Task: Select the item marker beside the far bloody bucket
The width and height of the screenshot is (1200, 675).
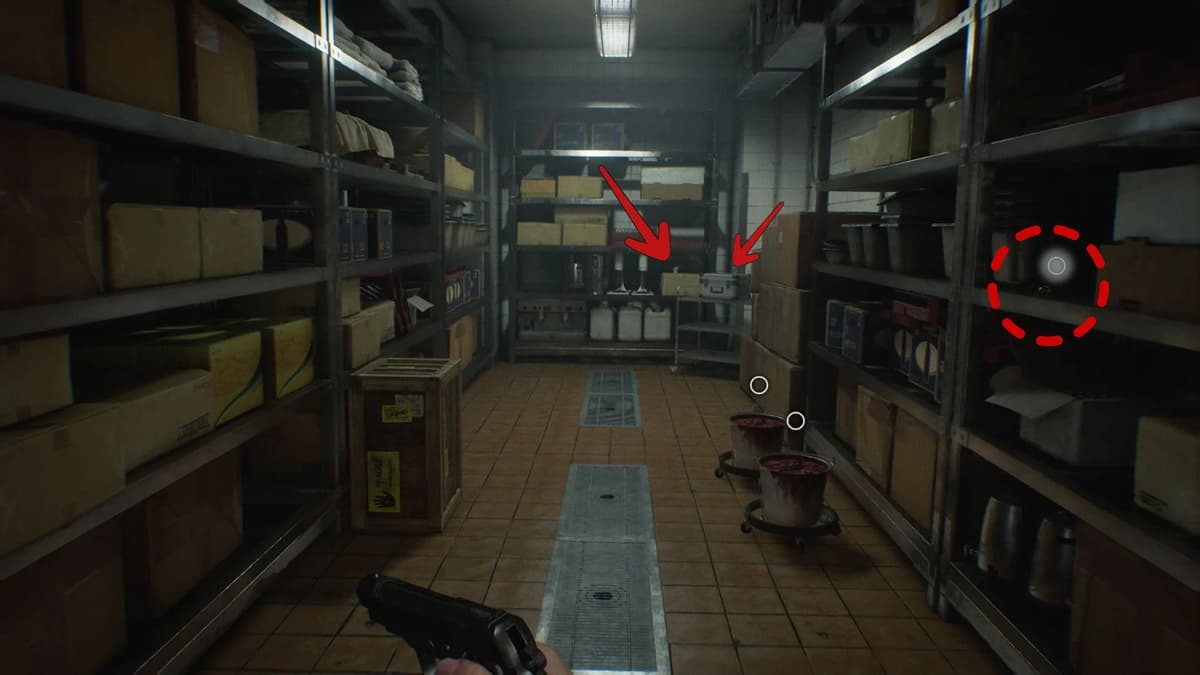Action: click(795, 421)
